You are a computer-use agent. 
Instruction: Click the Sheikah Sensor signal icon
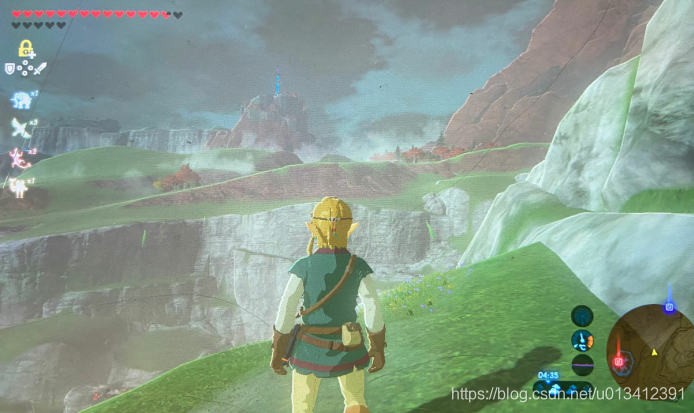click(581, 316)
